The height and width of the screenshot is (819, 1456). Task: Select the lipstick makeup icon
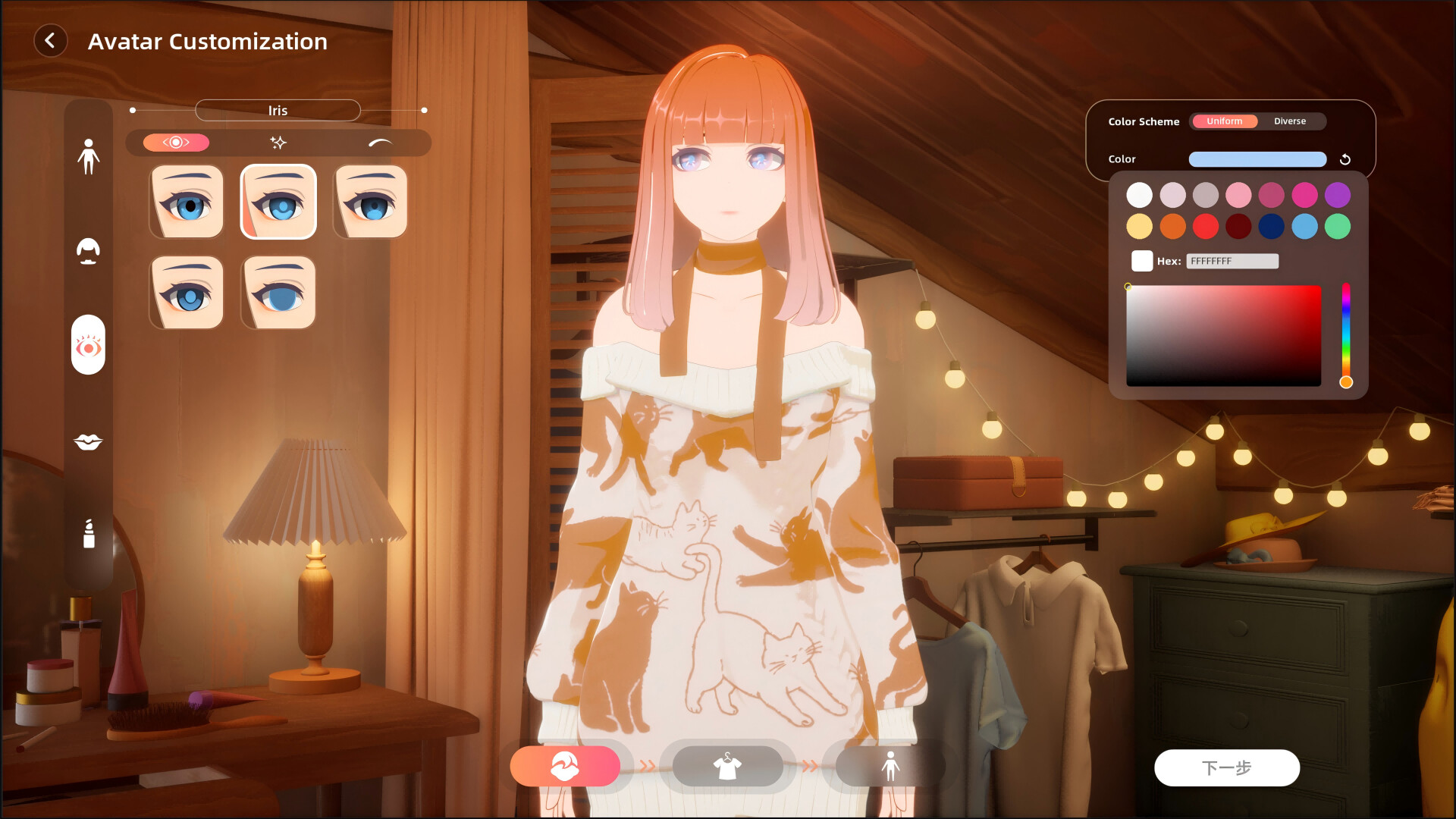(x=89, y=533)
